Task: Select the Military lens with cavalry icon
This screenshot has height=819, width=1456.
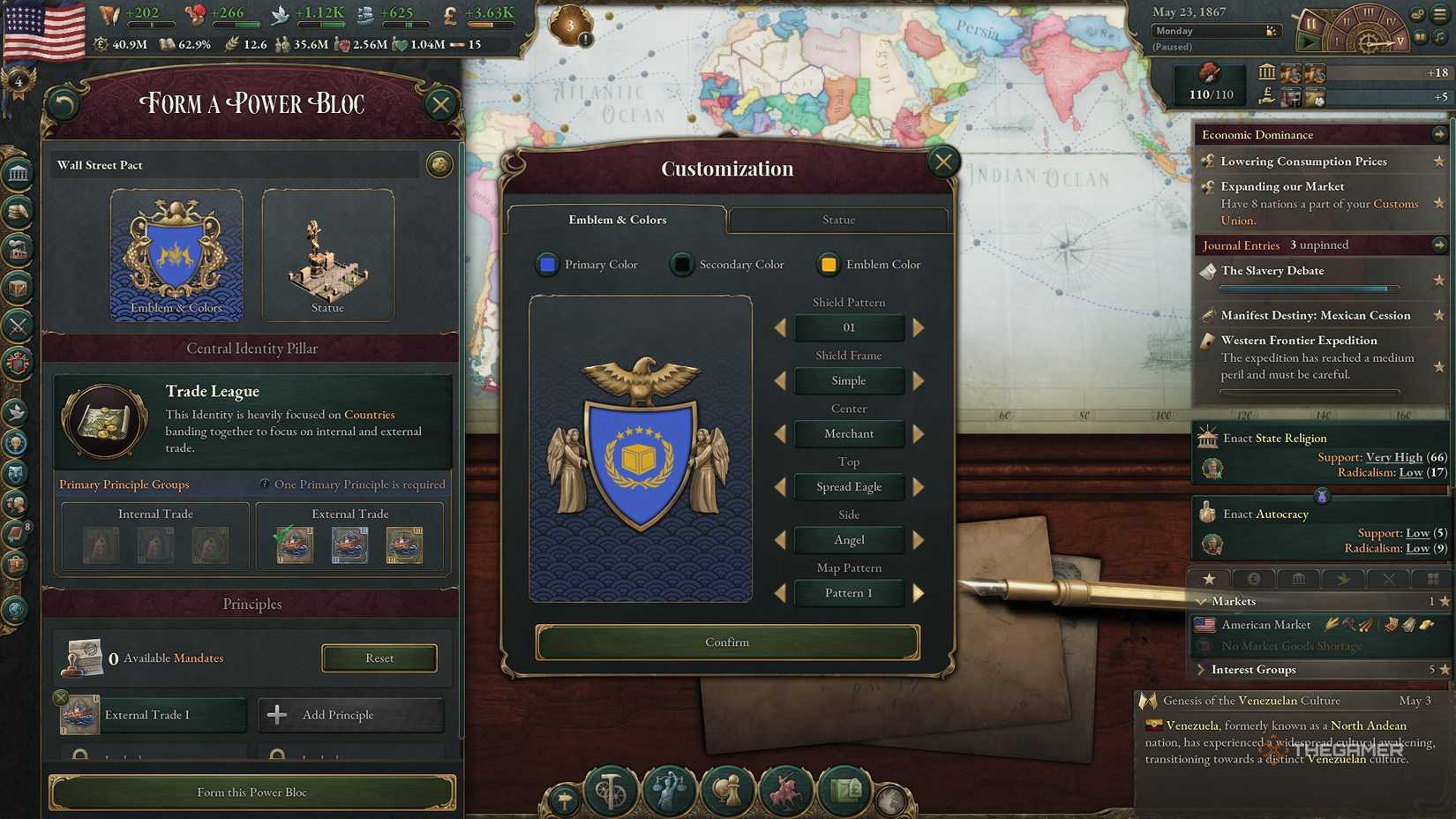Action: pos(787,790)
